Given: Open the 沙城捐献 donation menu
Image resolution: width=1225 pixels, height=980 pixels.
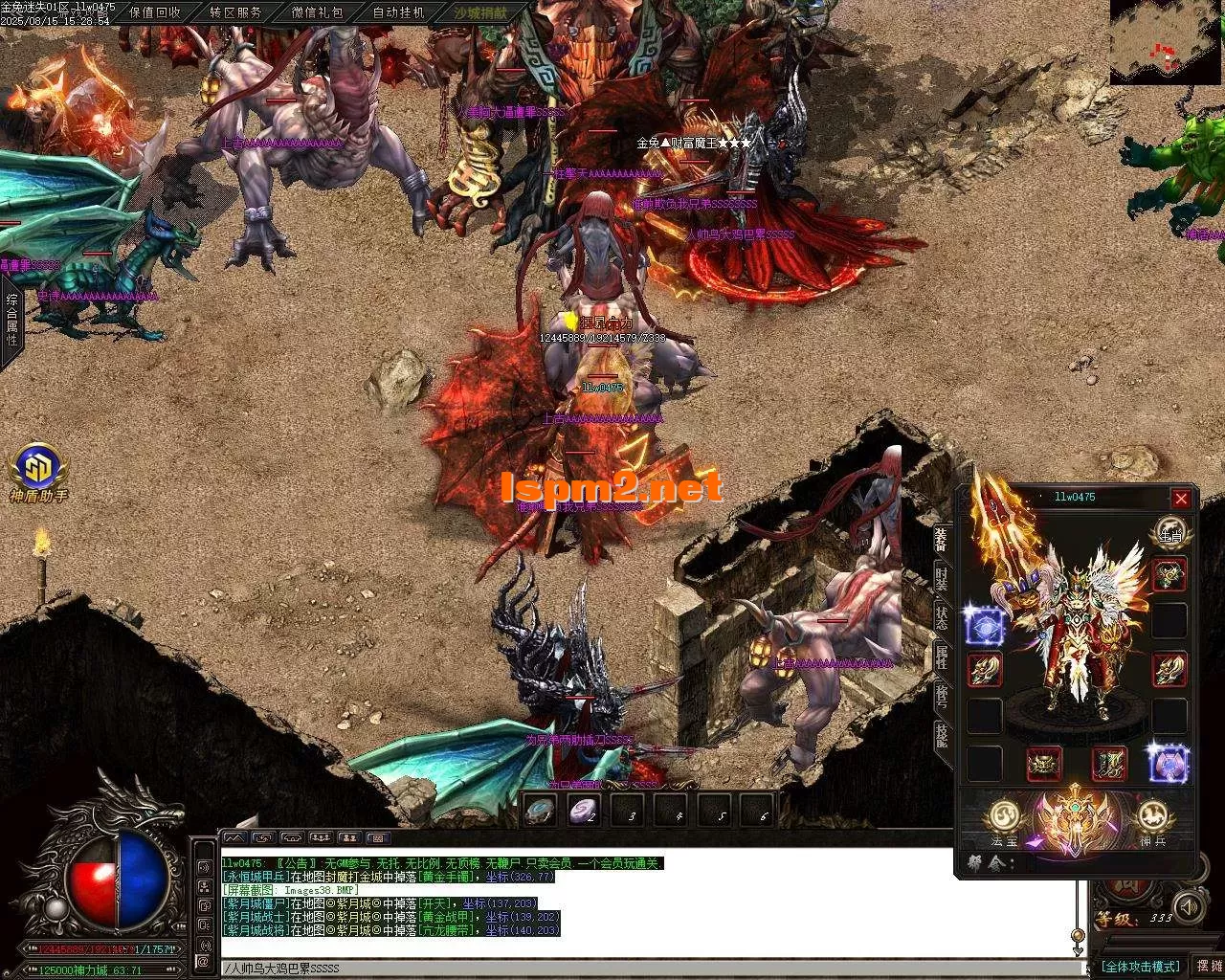Looking at the screenshot, I should [480, 12].
